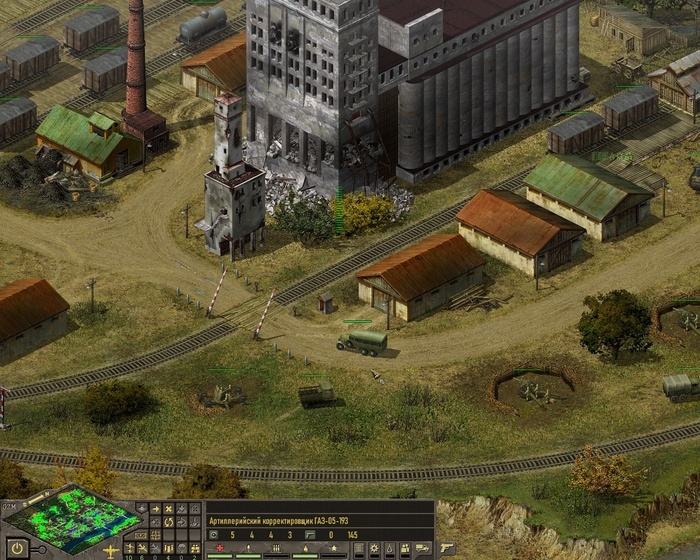Click the sun icon button
700x560 pixels.
pyautogui.click(x=374, y=548)
